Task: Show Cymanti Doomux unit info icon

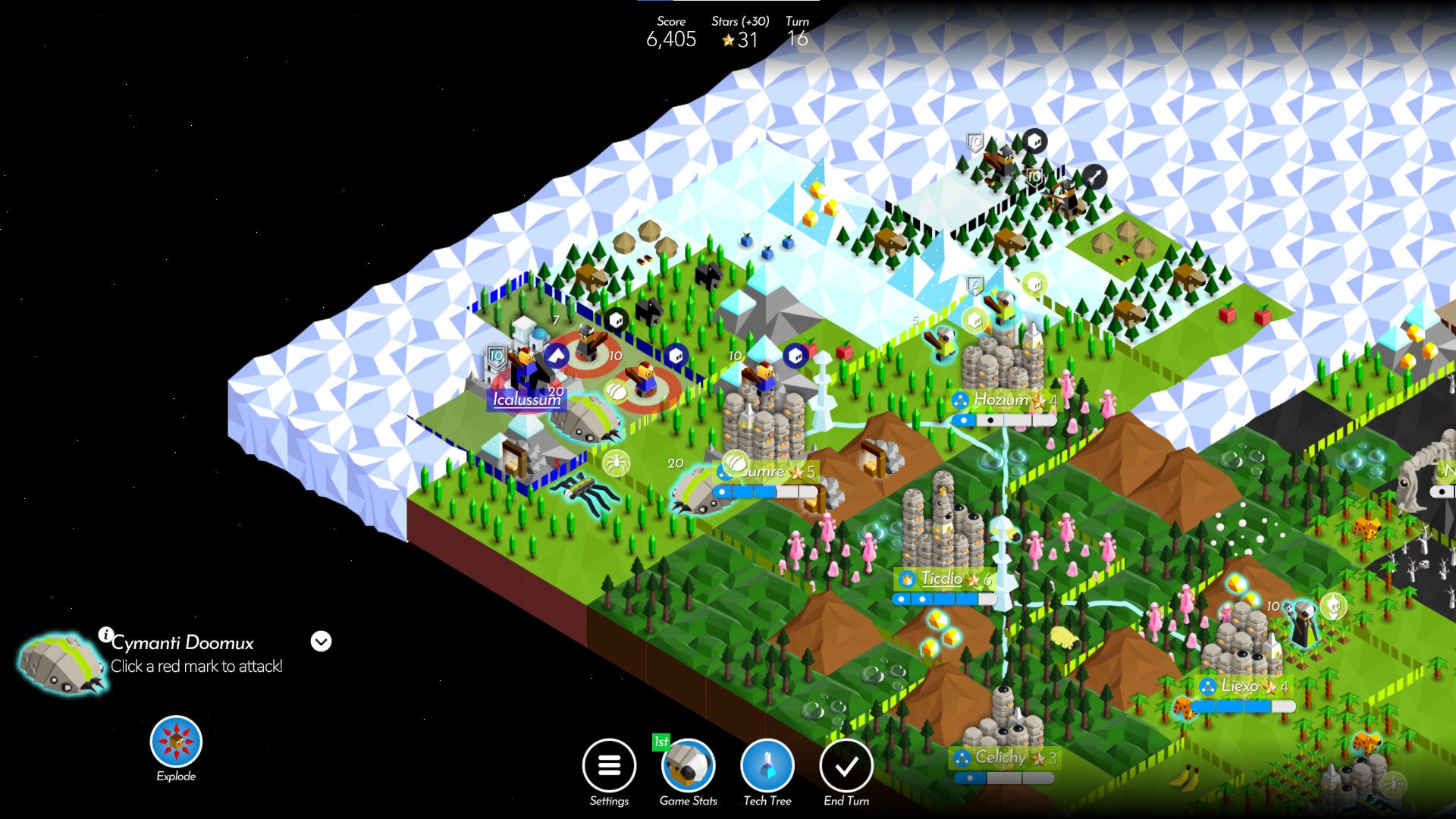Action: click(105, 634)
